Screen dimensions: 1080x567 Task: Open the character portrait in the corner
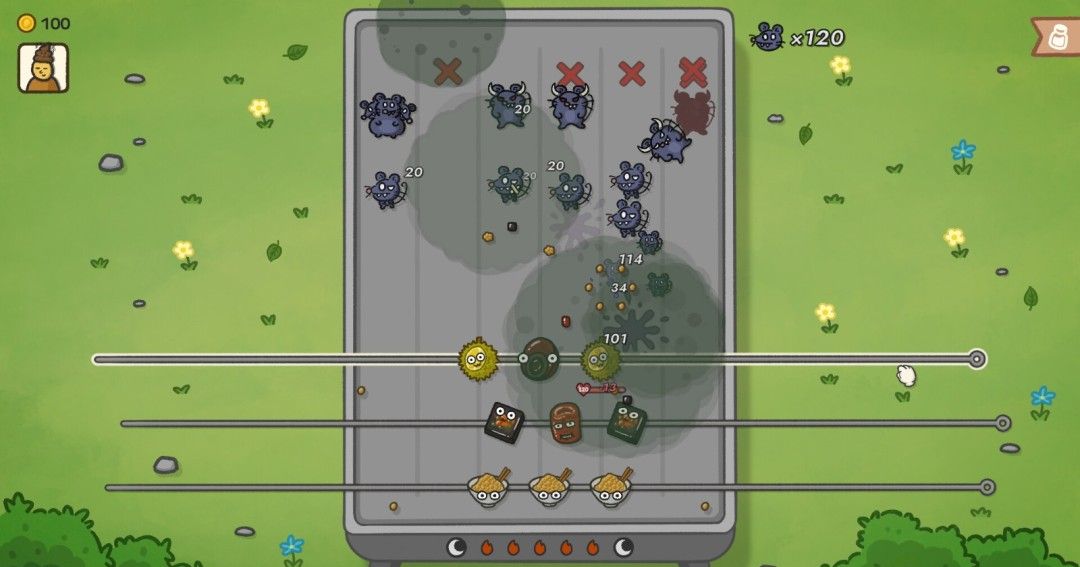[43, 68]
